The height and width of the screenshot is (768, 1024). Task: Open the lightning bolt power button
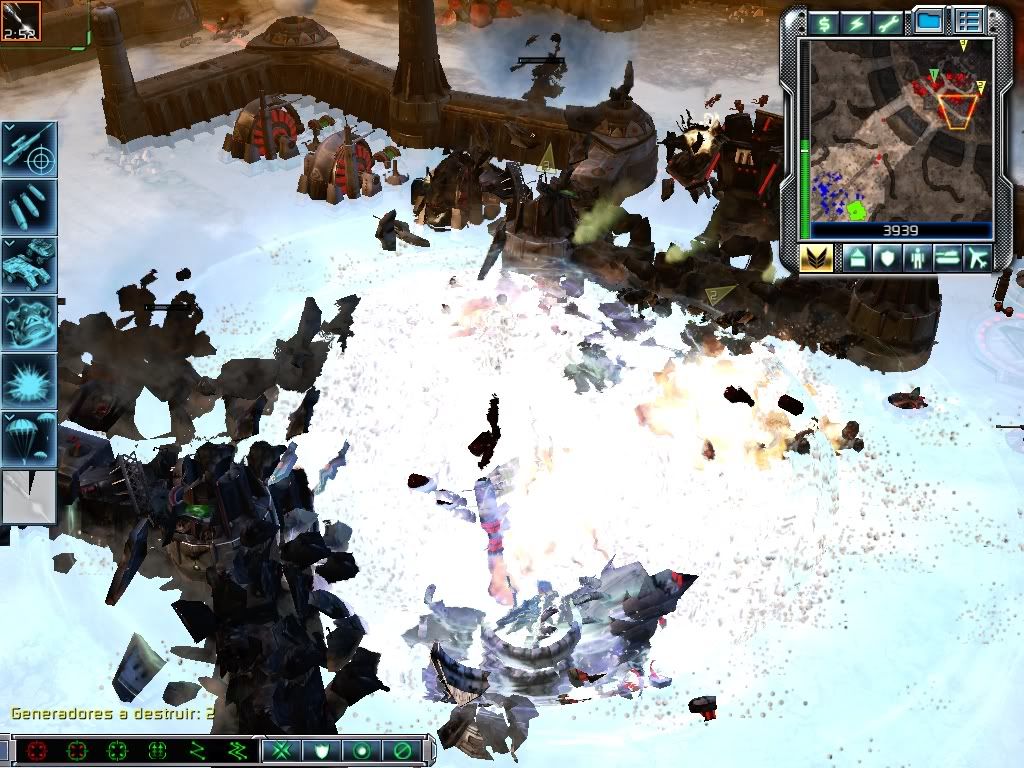point(857,23)
